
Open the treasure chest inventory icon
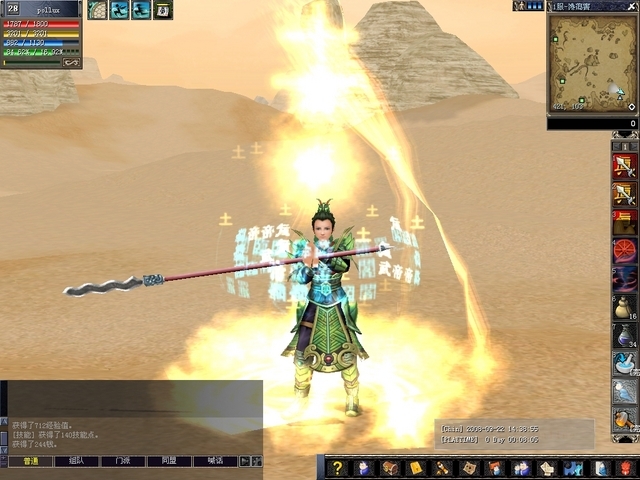pos(390,468)
